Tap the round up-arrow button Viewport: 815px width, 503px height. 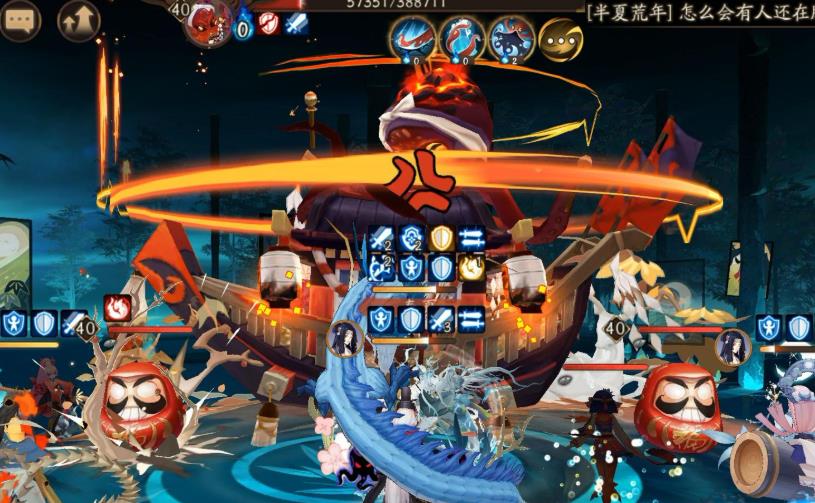coord(79,21)
